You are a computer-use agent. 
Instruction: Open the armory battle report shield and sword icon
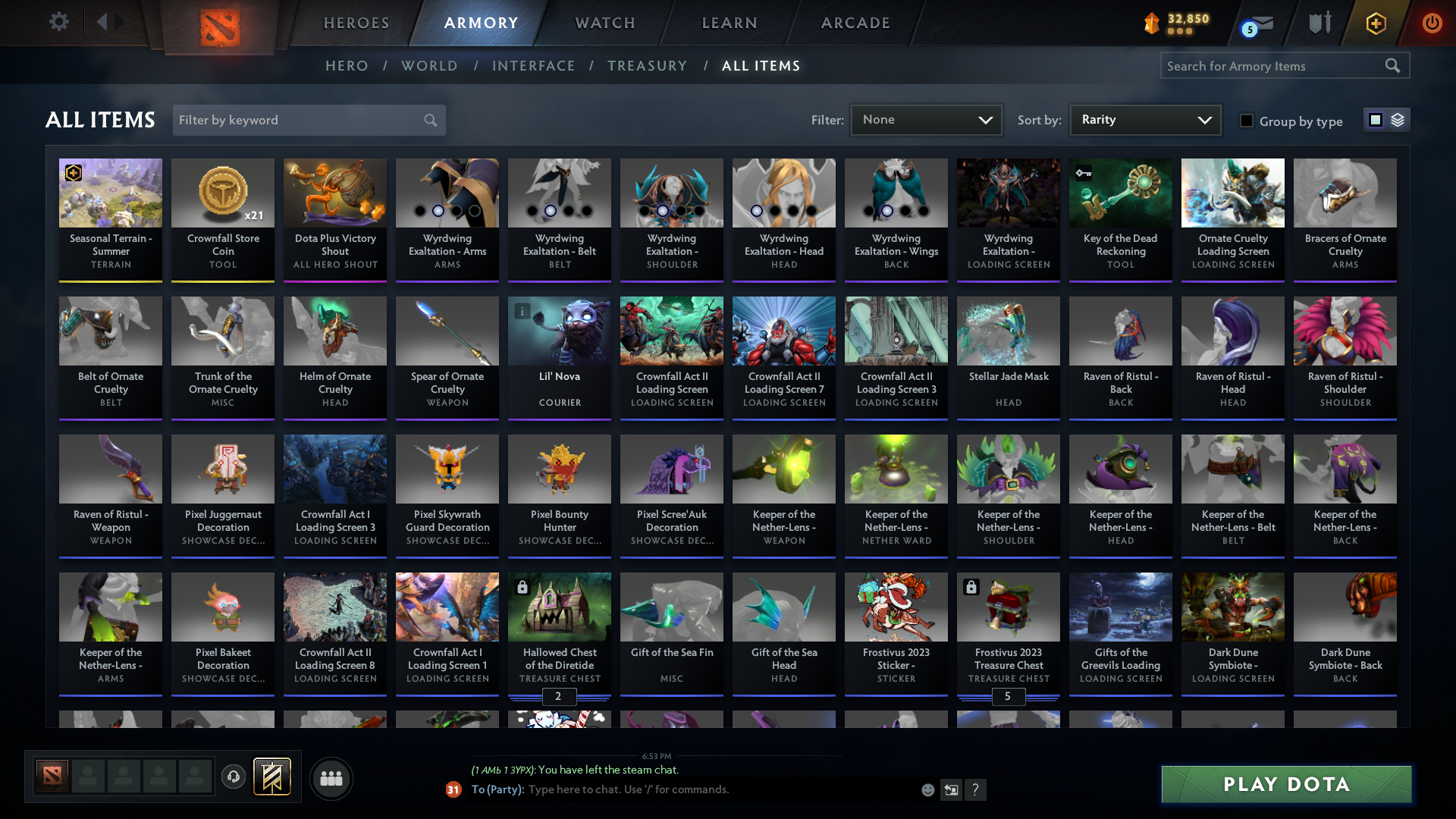1319,24
